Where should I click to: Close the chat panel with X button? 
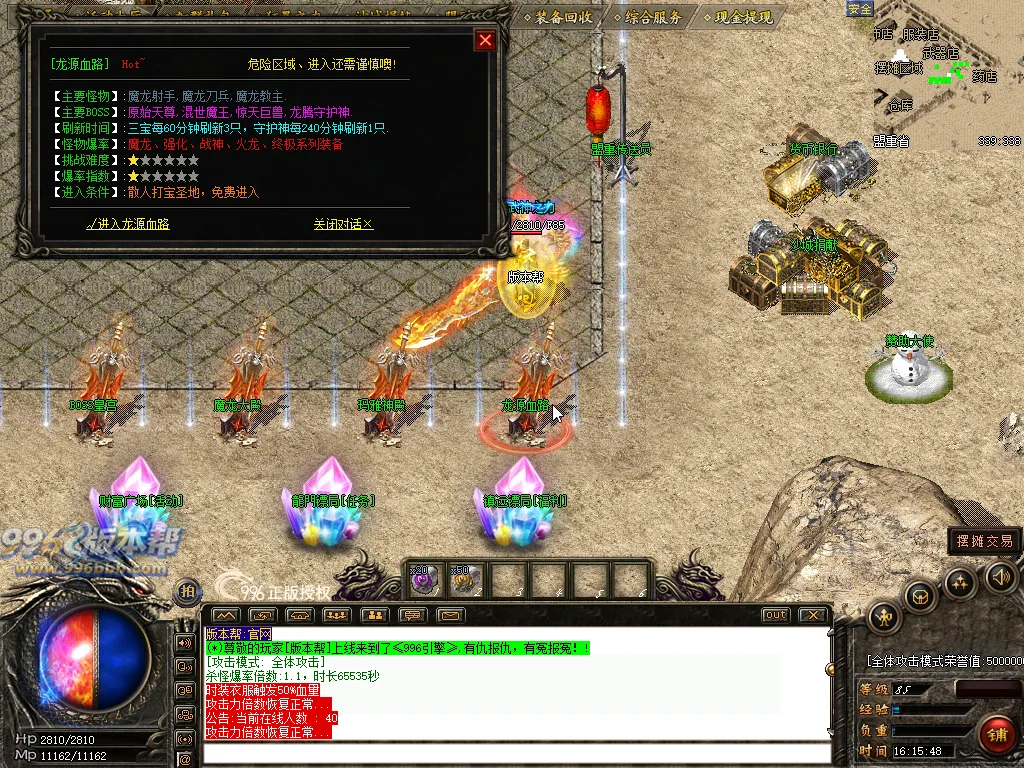tap(814, 615)
